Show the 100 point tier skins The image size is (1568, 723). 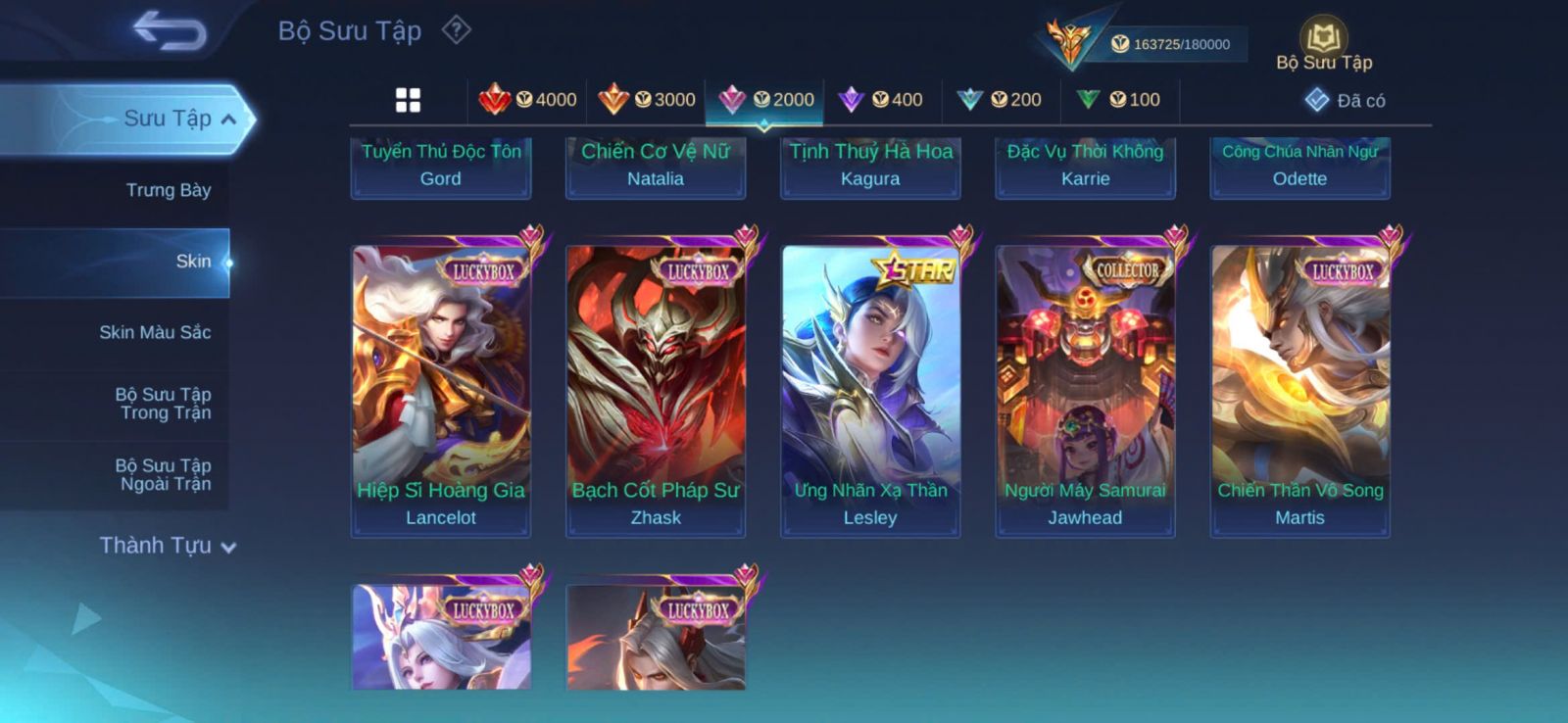tap(1118, 100)
